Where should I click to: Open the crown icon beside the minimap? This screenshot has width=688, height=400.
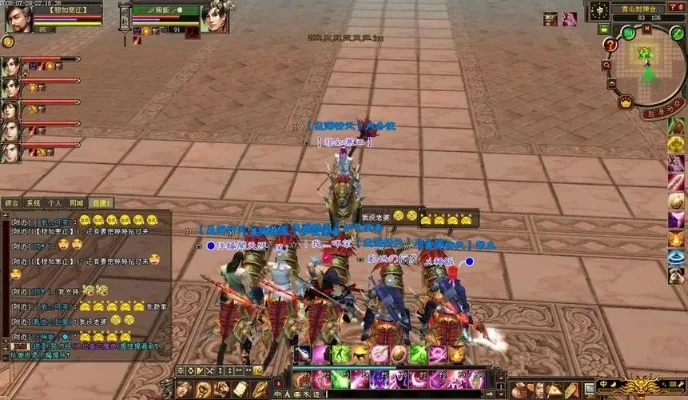tap(625, 102)
